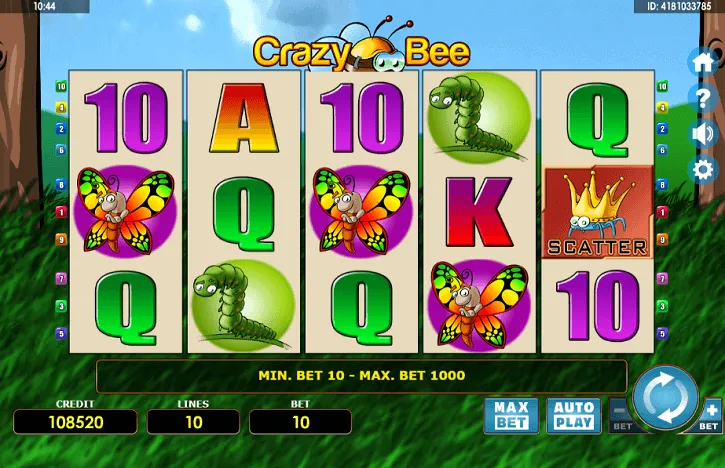The width and height of the screenshot is (725, 468).
Task: Open settings with the gear icon
Action: [704, 169]
